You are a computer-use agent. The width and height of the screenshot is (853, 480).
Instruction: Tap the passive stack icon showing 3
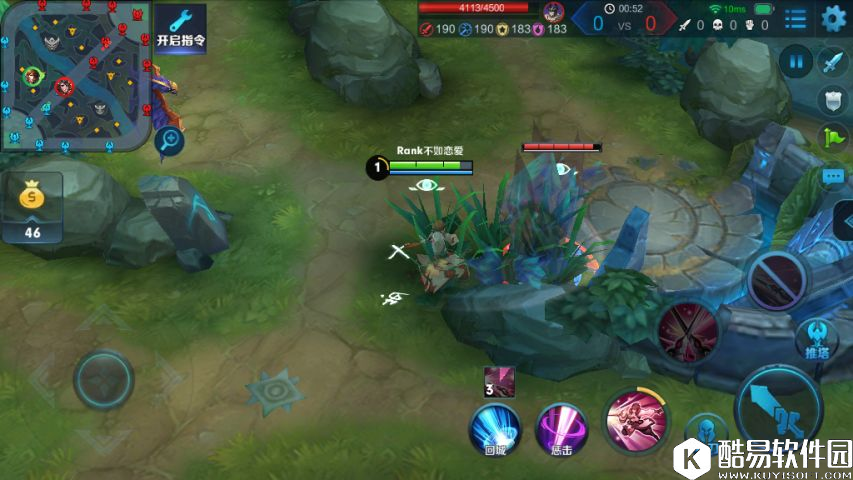(x=499, y=381)
